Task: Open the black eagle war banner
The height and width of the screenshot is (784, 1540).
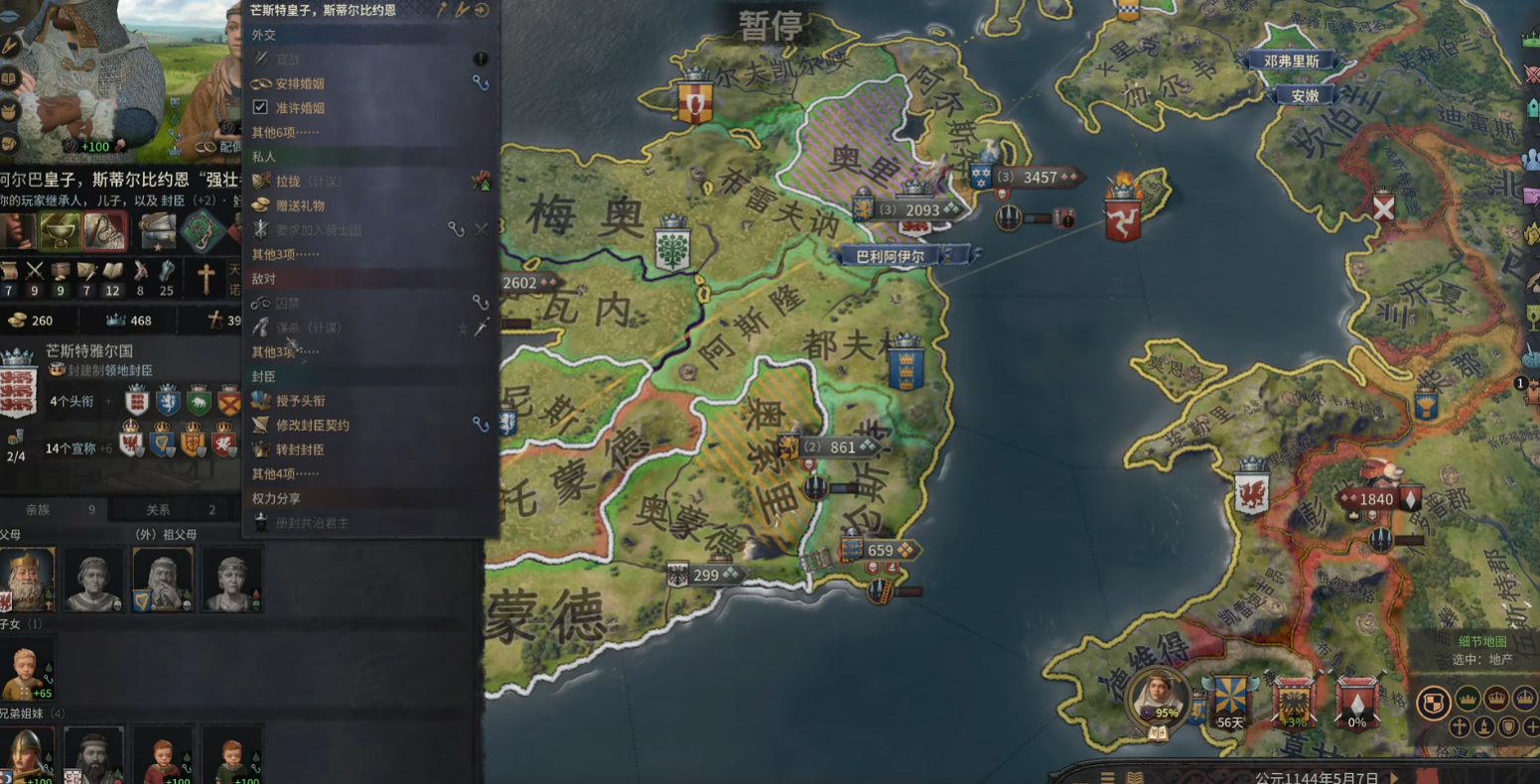Action: pyautogui.click(x=1293, y=702)
